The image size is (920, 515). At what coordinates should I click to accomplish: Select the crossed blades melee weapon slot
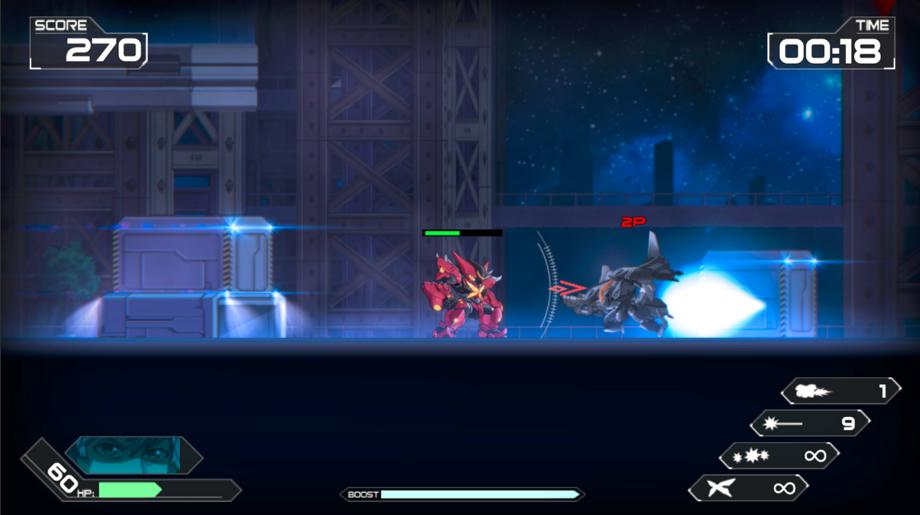[x=748, y=488]
